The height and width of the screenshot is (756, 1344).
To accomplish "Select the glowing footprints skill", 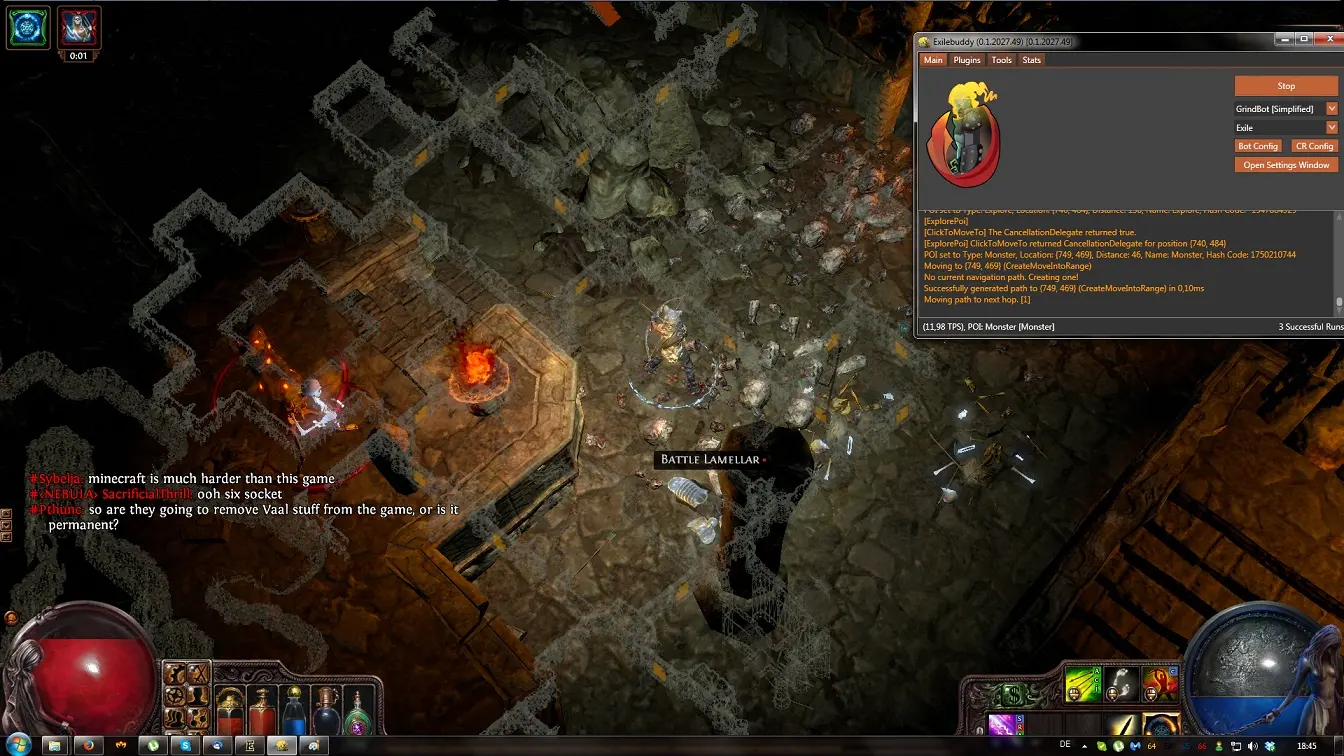I will [1122, 684].
